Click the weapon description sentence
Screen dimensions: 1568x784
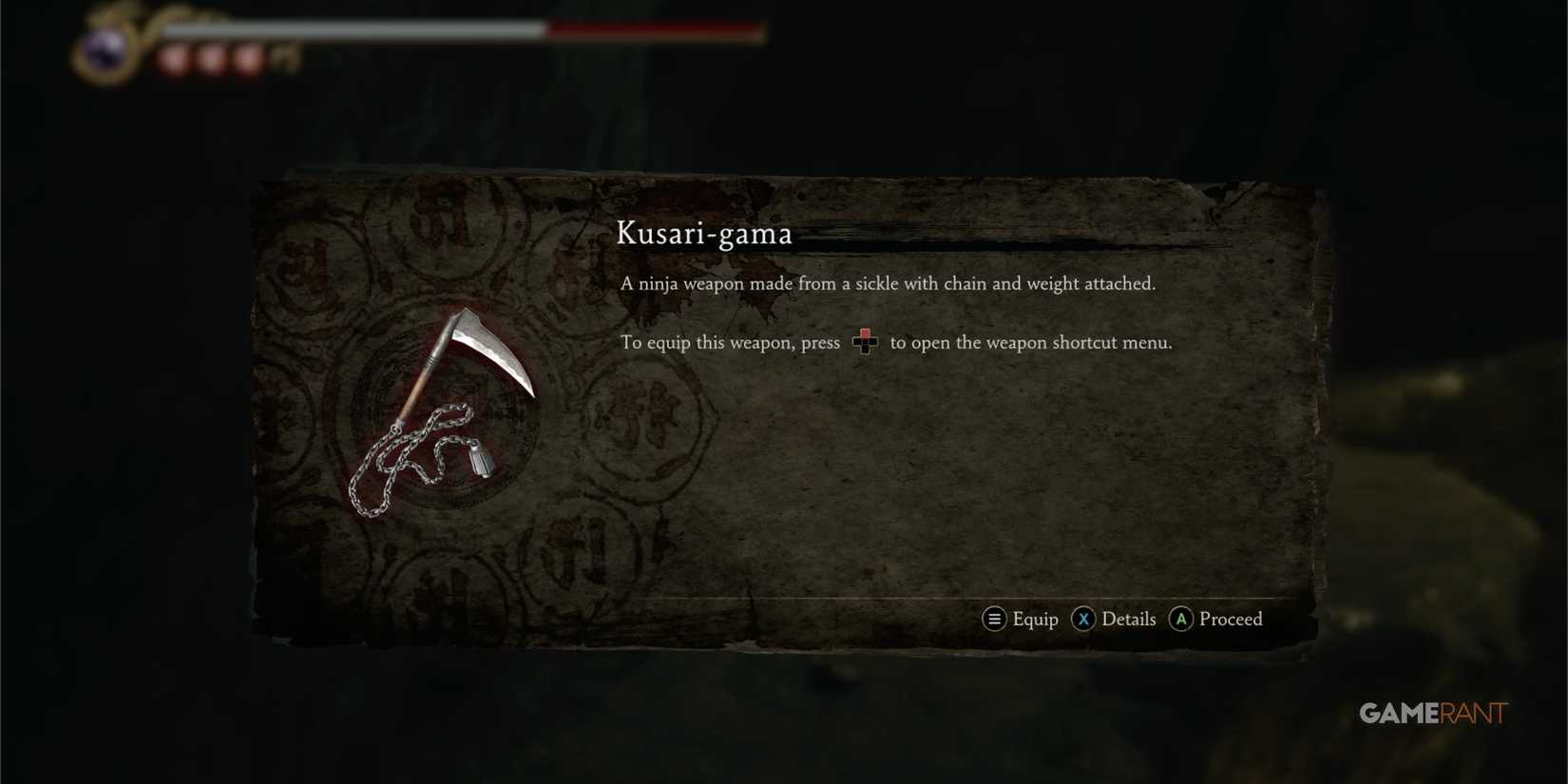click(x=889, y=283)
